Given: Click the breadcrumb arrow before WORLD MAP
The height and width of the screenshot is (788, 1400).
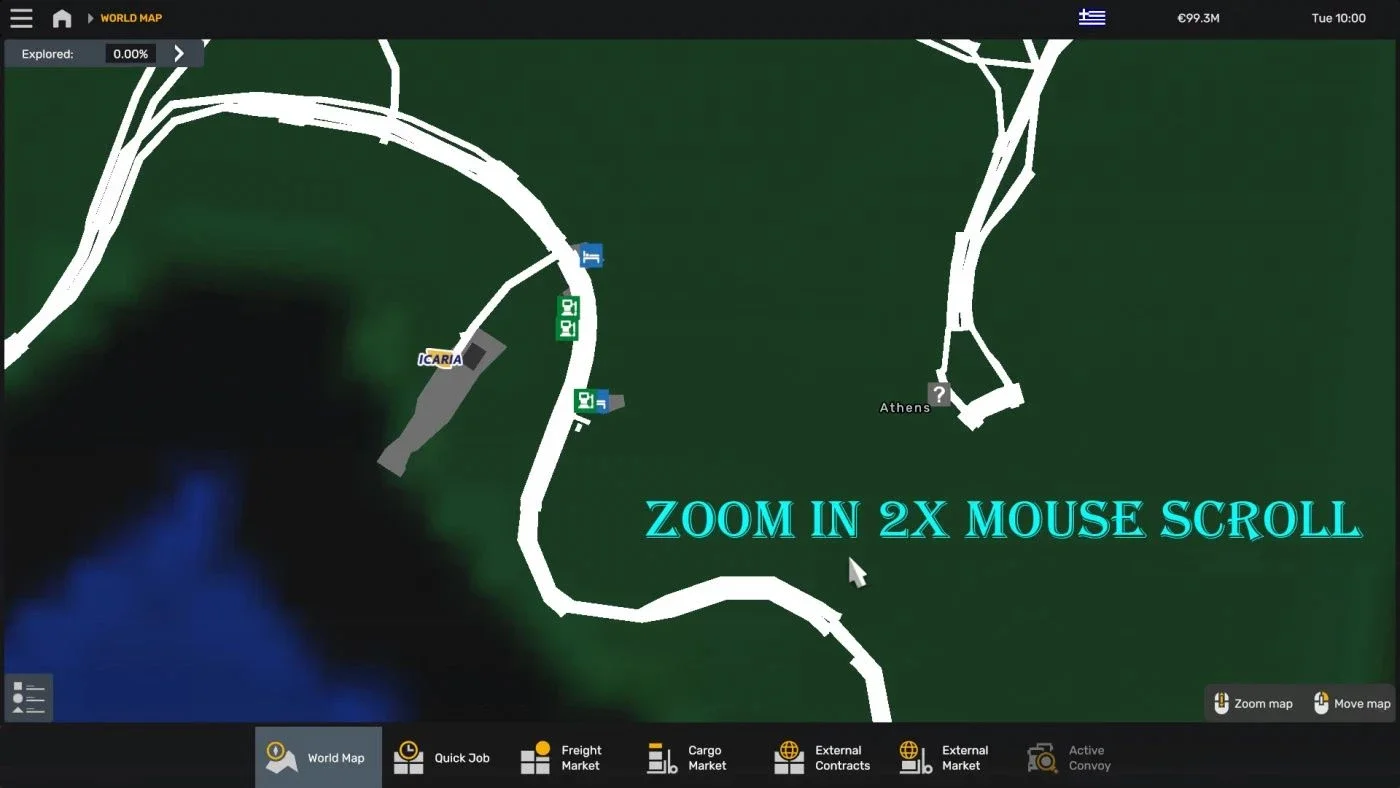Looking at the screenshot, I should (89, 17).
